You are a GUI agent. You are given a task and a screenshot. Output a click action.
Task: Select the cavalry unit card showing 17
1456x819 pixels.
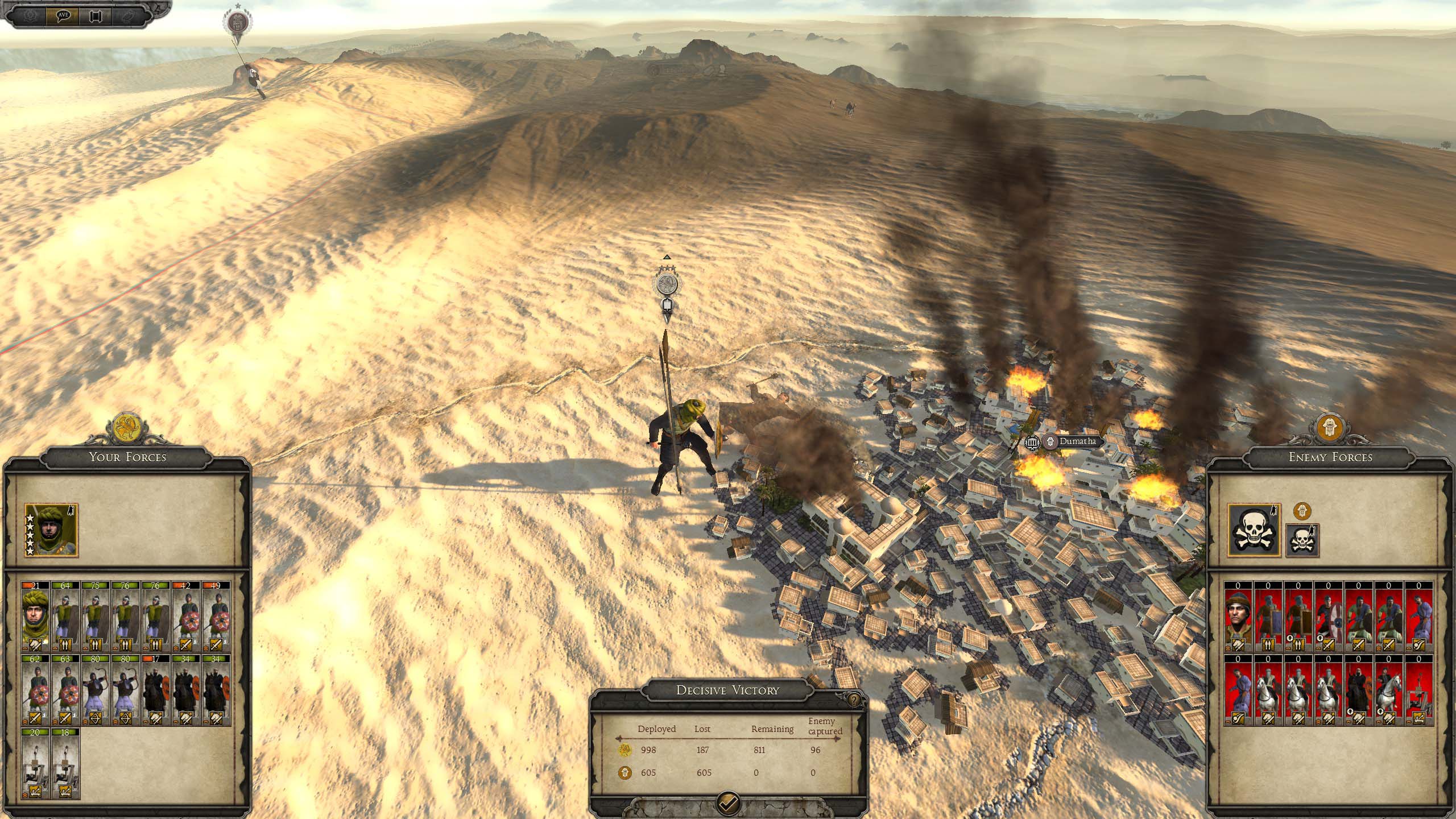(x=156, y=690)
